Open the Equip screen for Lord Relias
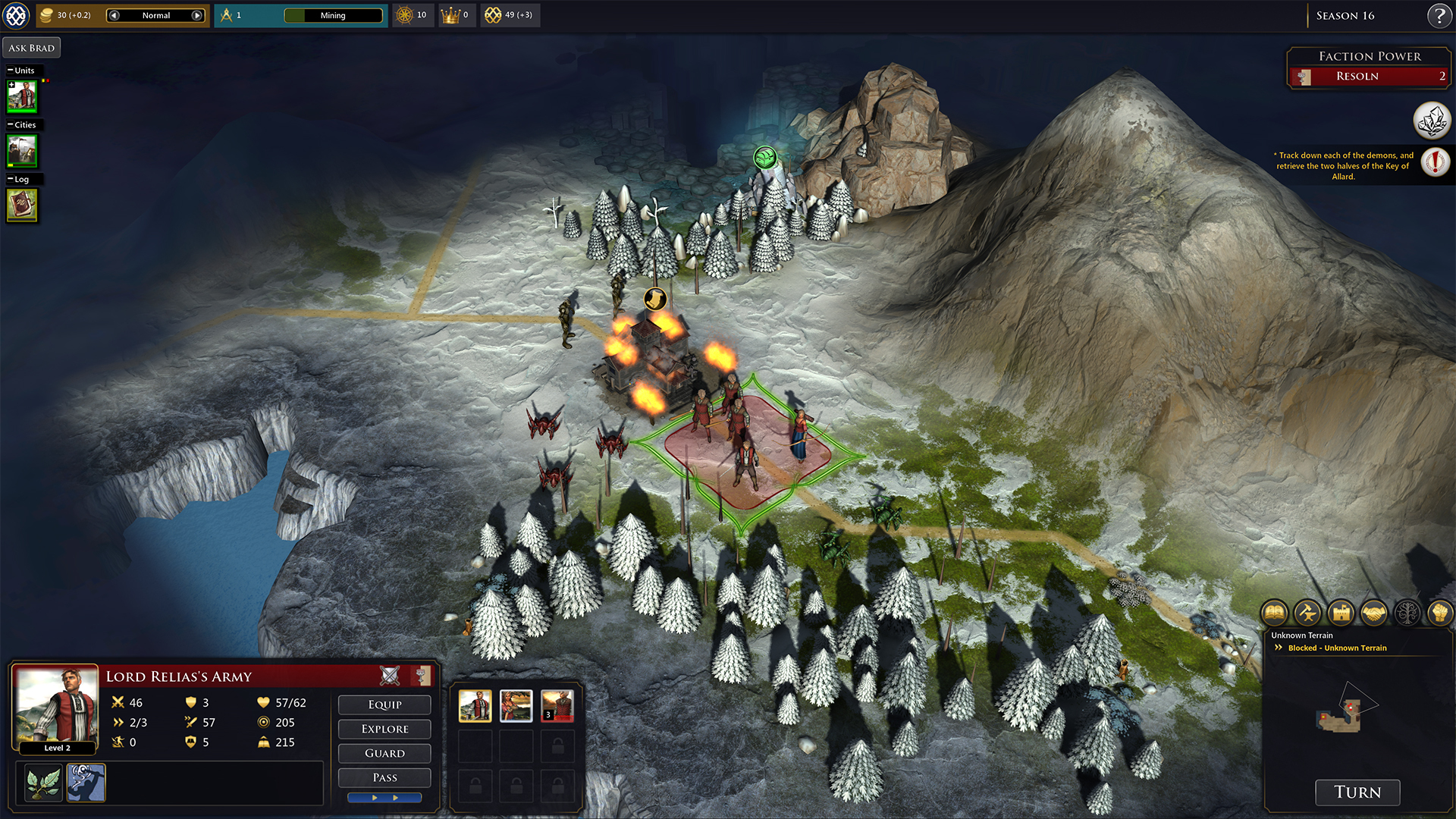Viewport: 1456px width, 819px height. click(x=384, y=704)
